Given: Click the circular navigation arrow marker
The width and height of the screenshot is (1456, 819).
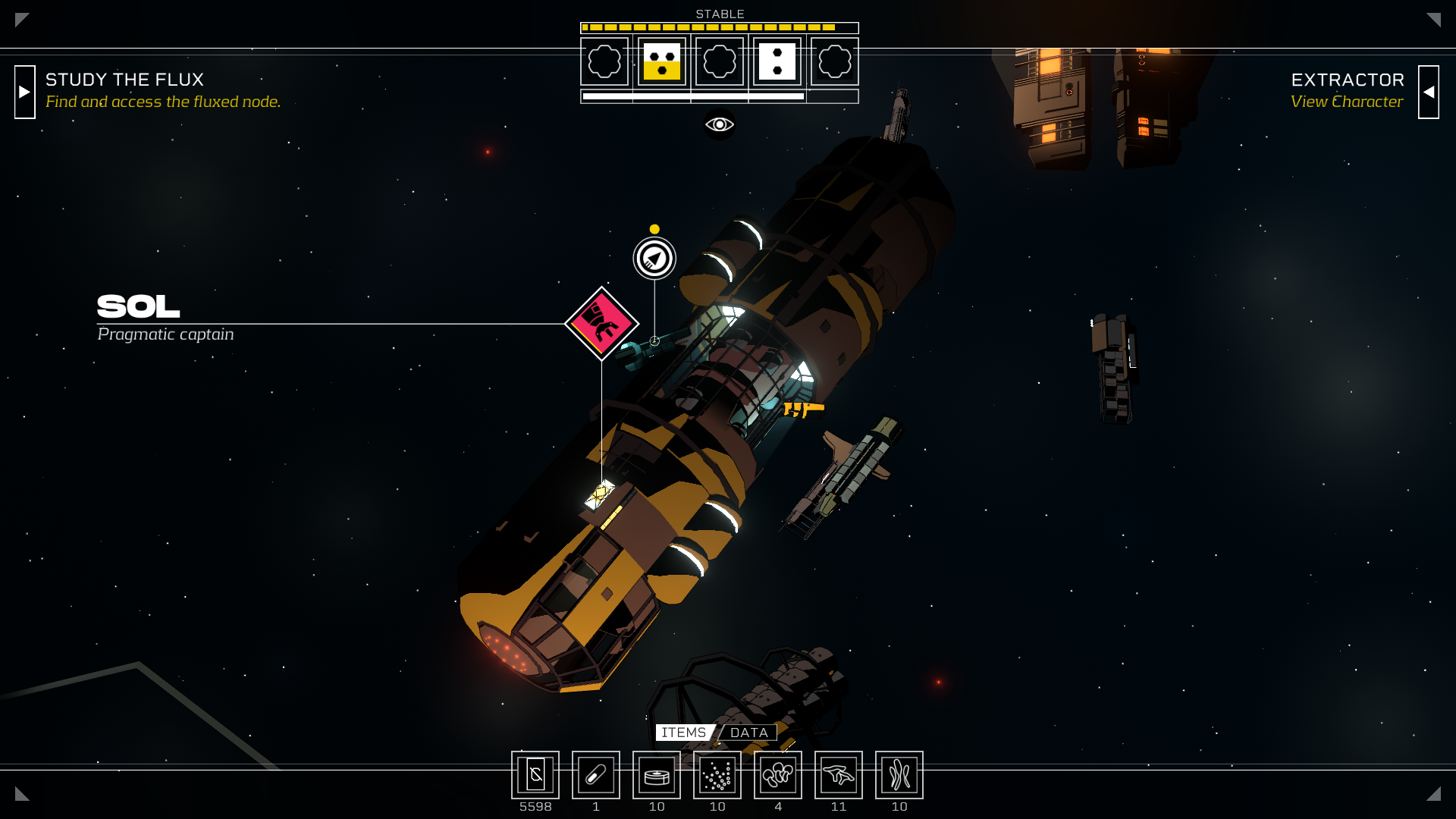Looking at the screenshot, I should coord(654,259).
